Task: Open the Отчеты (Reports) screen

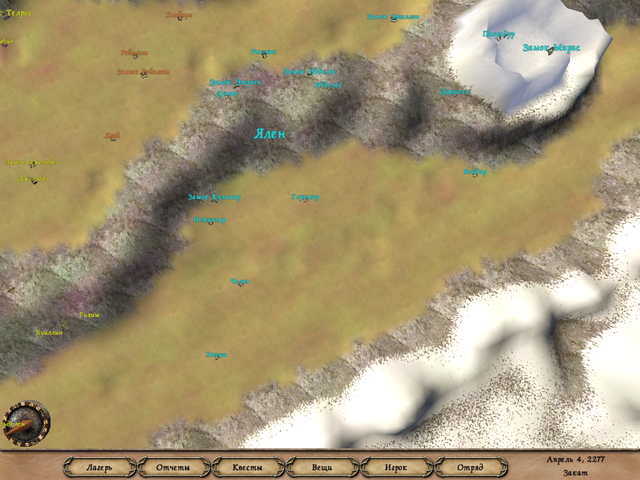Action: click(x=173, y=467)
